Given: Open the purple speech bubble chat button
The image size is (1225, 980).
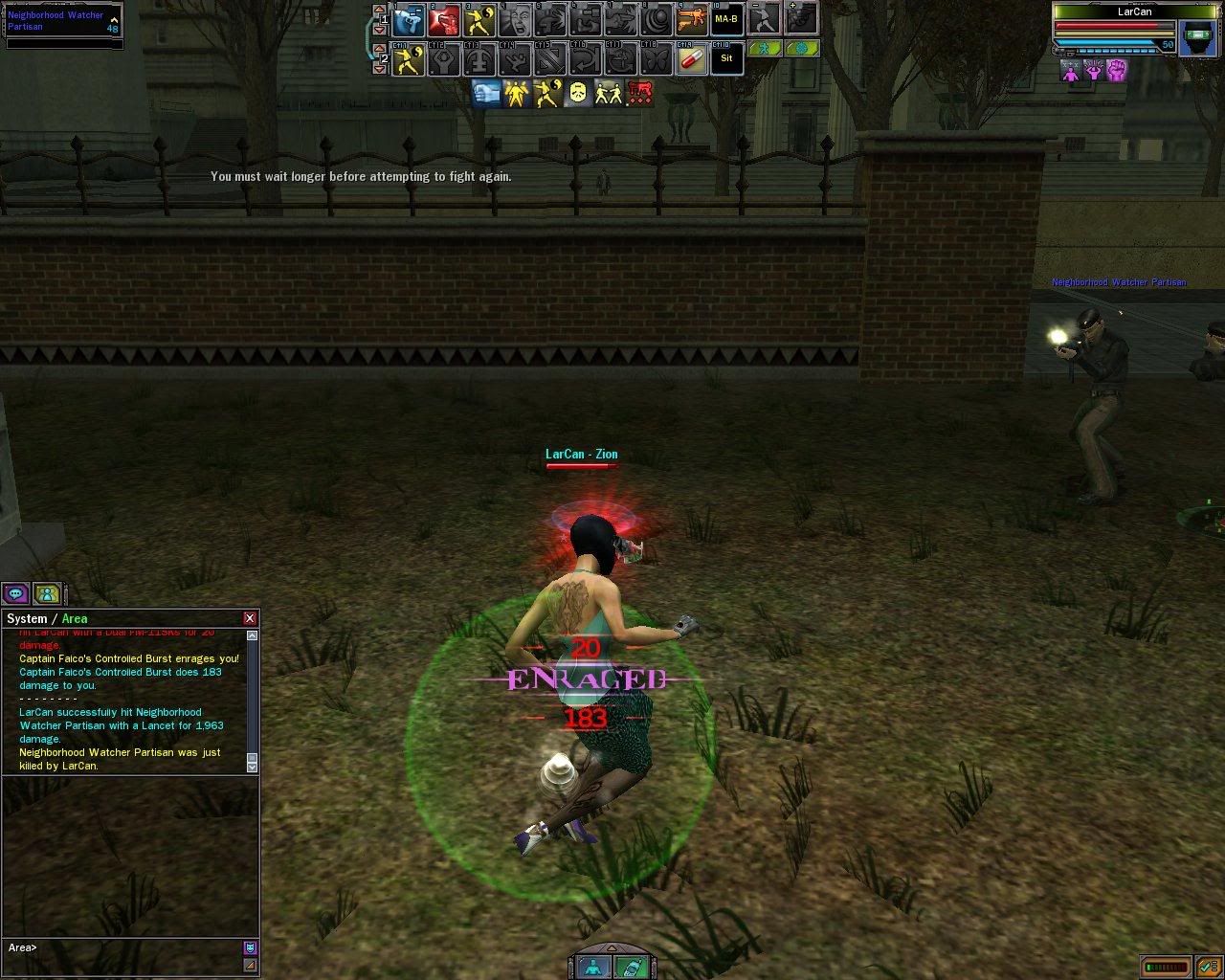Looking at the screenshot, I should [16, 593].
